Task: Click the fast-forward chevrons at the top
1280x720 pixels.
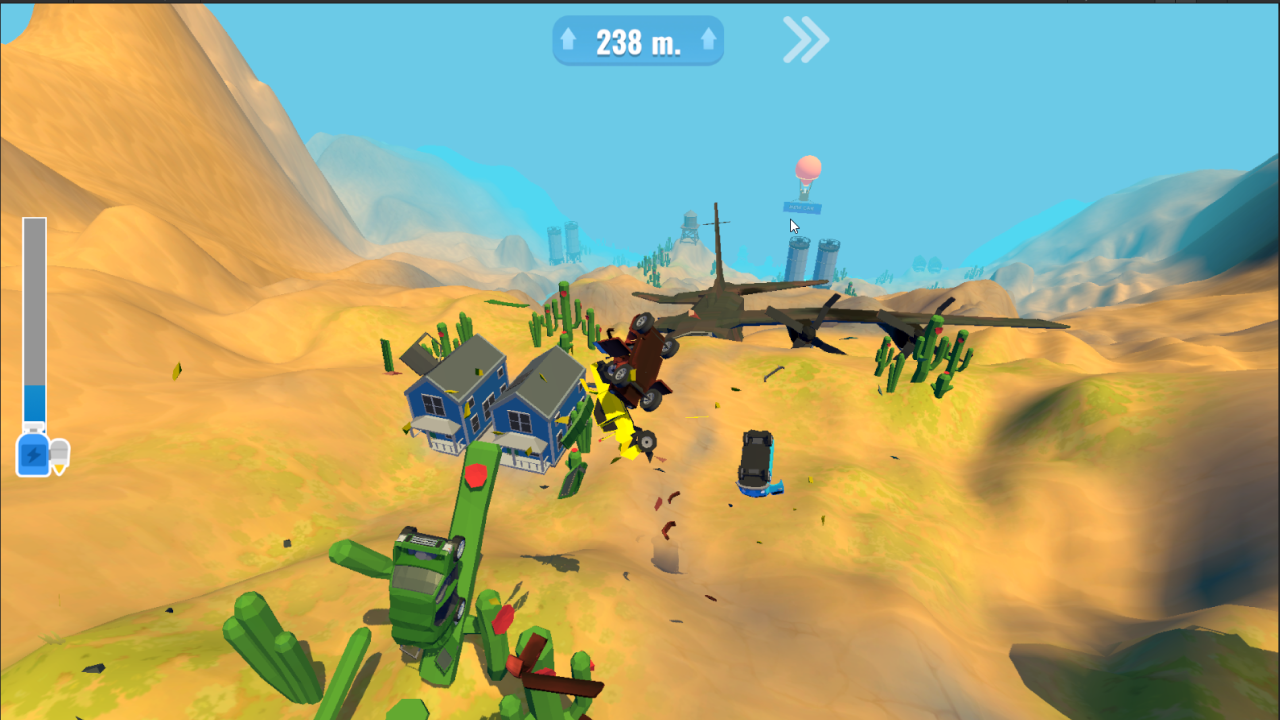Action: (x=803, y=38)
